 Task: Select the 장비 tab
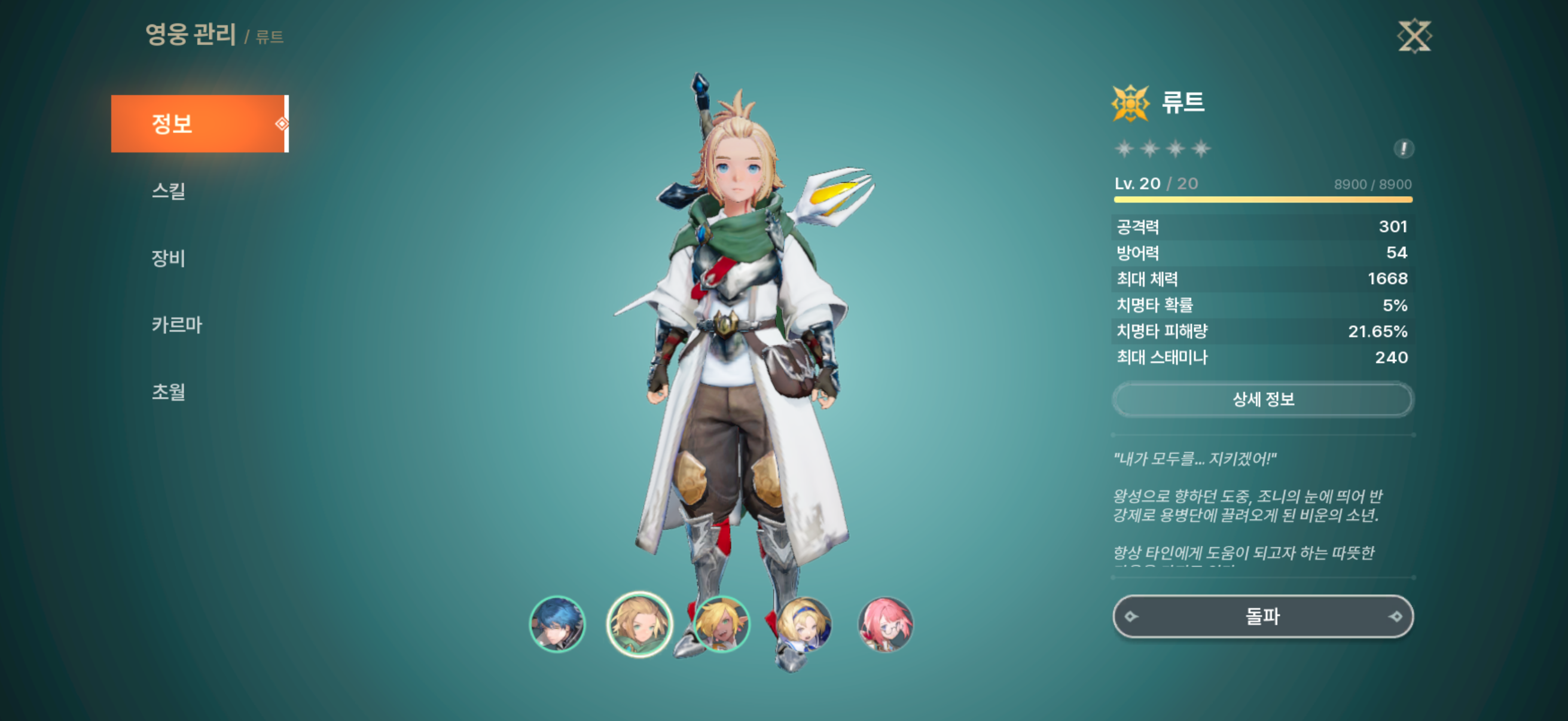(x=169, y=258)
